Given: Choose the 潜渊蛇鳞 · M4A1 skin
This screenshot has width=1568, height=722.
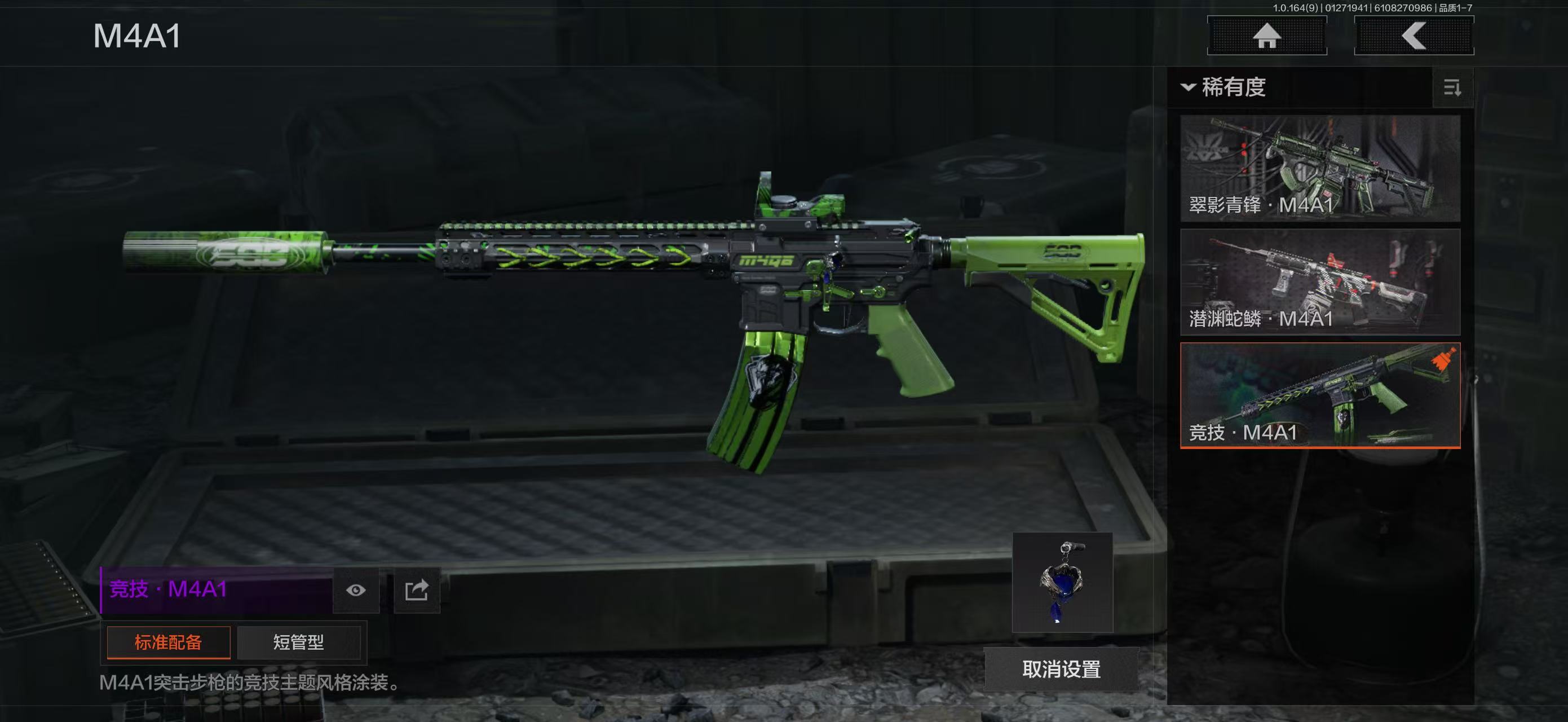Looking at the screenshot, I should pyautogui.click(x=1320, y=282).
